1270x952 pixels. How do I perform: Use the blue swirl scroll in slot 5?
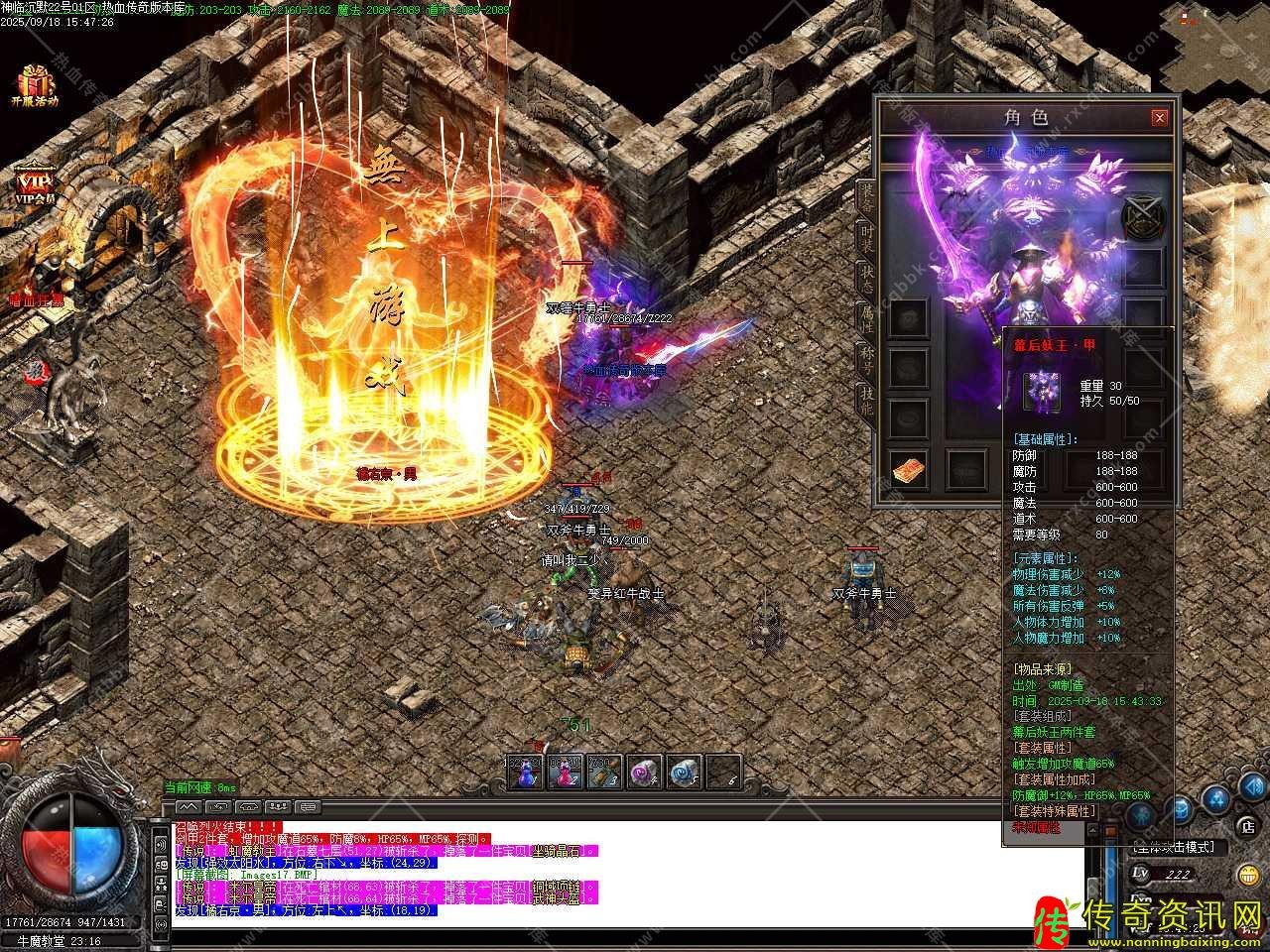tap(684, 771)
